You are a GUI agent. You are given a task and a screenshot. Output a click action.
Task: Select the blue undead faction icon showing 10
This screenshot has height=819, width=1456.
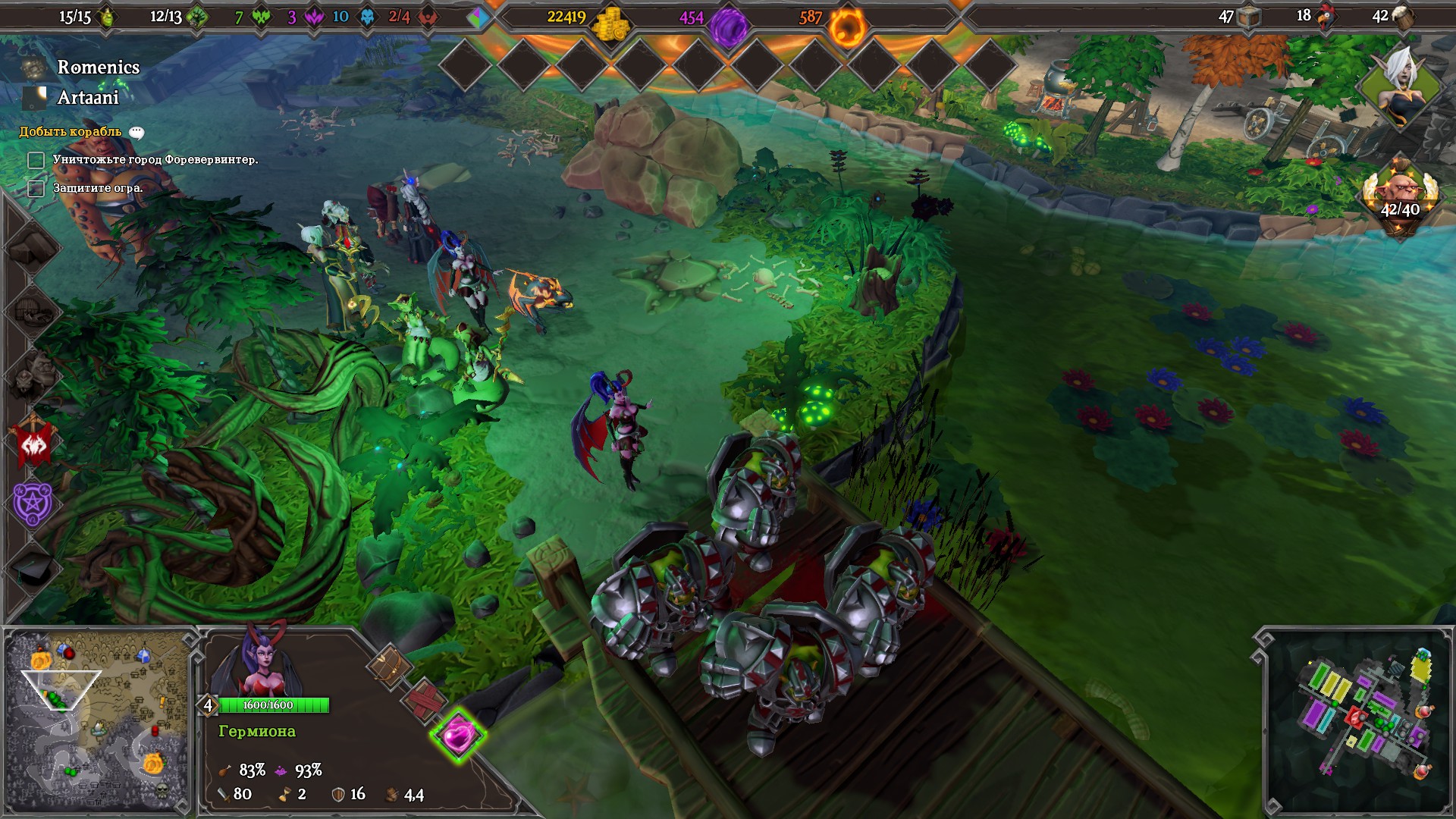367,17
